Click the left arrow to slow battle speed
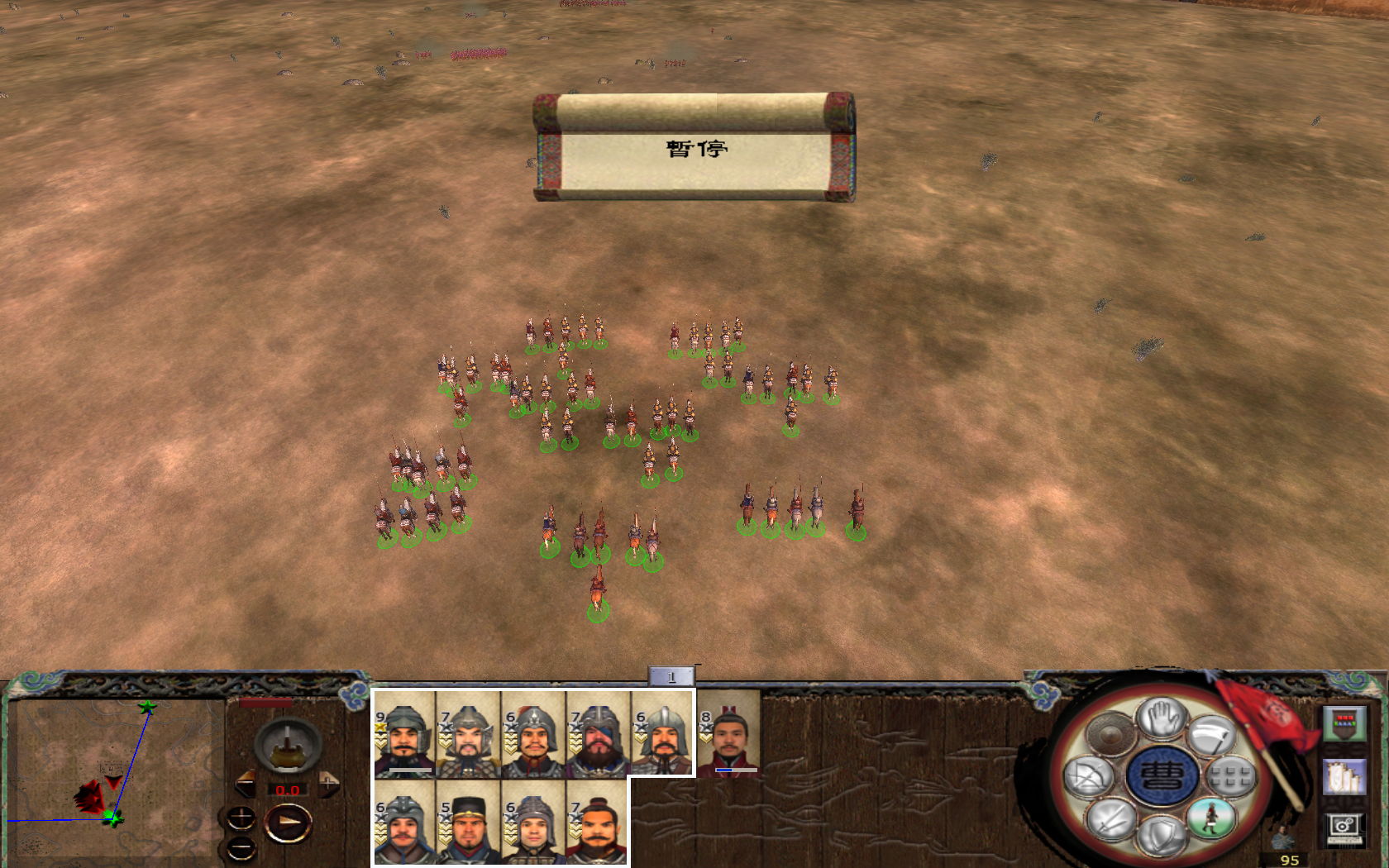This screenshot has height=868, width=1389. pyautogui.click(x=246, y=783)
